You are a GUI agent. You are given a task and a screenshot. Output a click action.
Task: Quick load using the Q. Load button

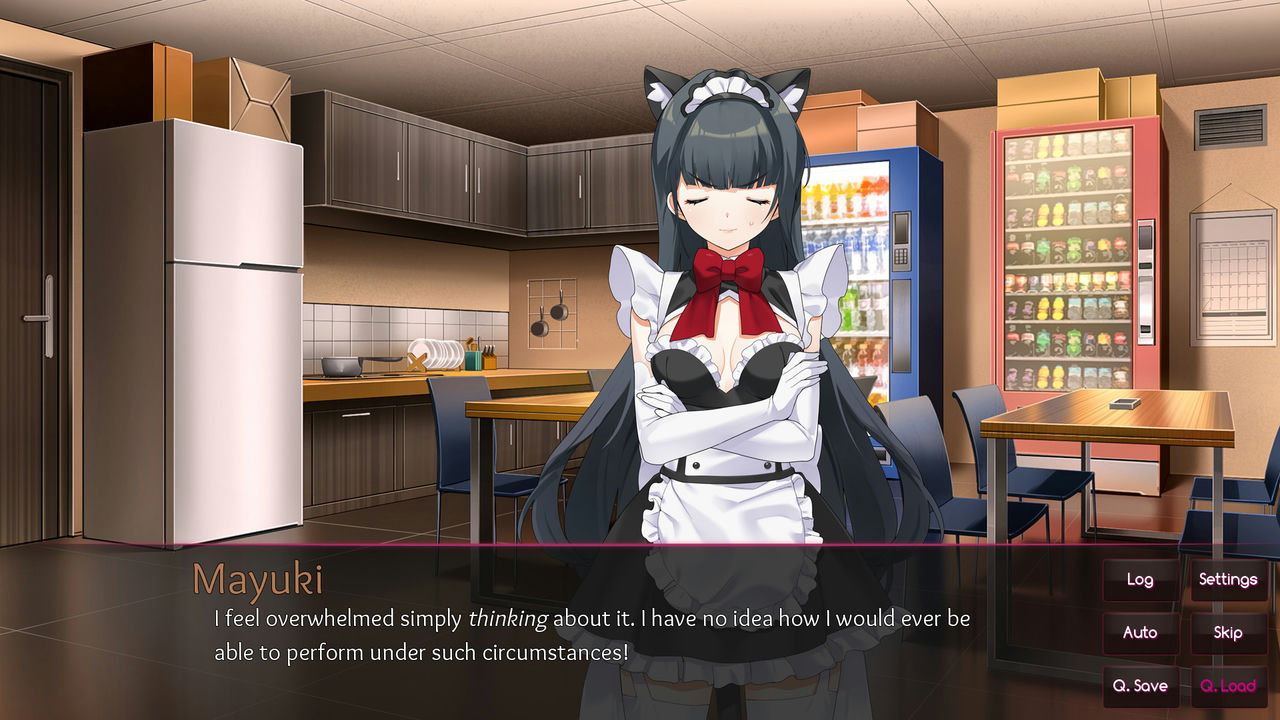pos(1228,686)
